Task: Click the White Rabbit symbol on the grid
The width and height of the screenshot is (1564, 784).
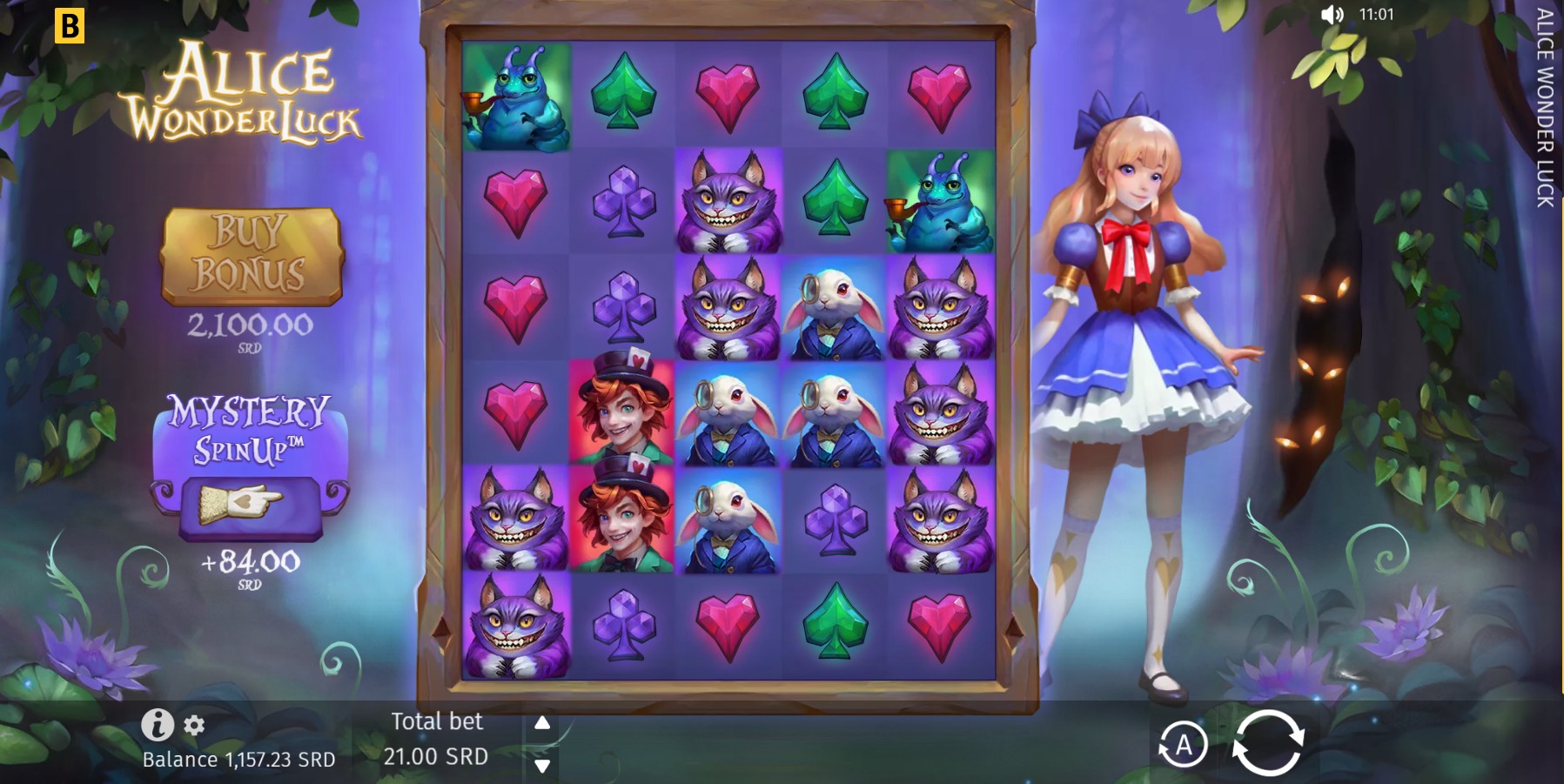Action: click(x=834, y=306)
